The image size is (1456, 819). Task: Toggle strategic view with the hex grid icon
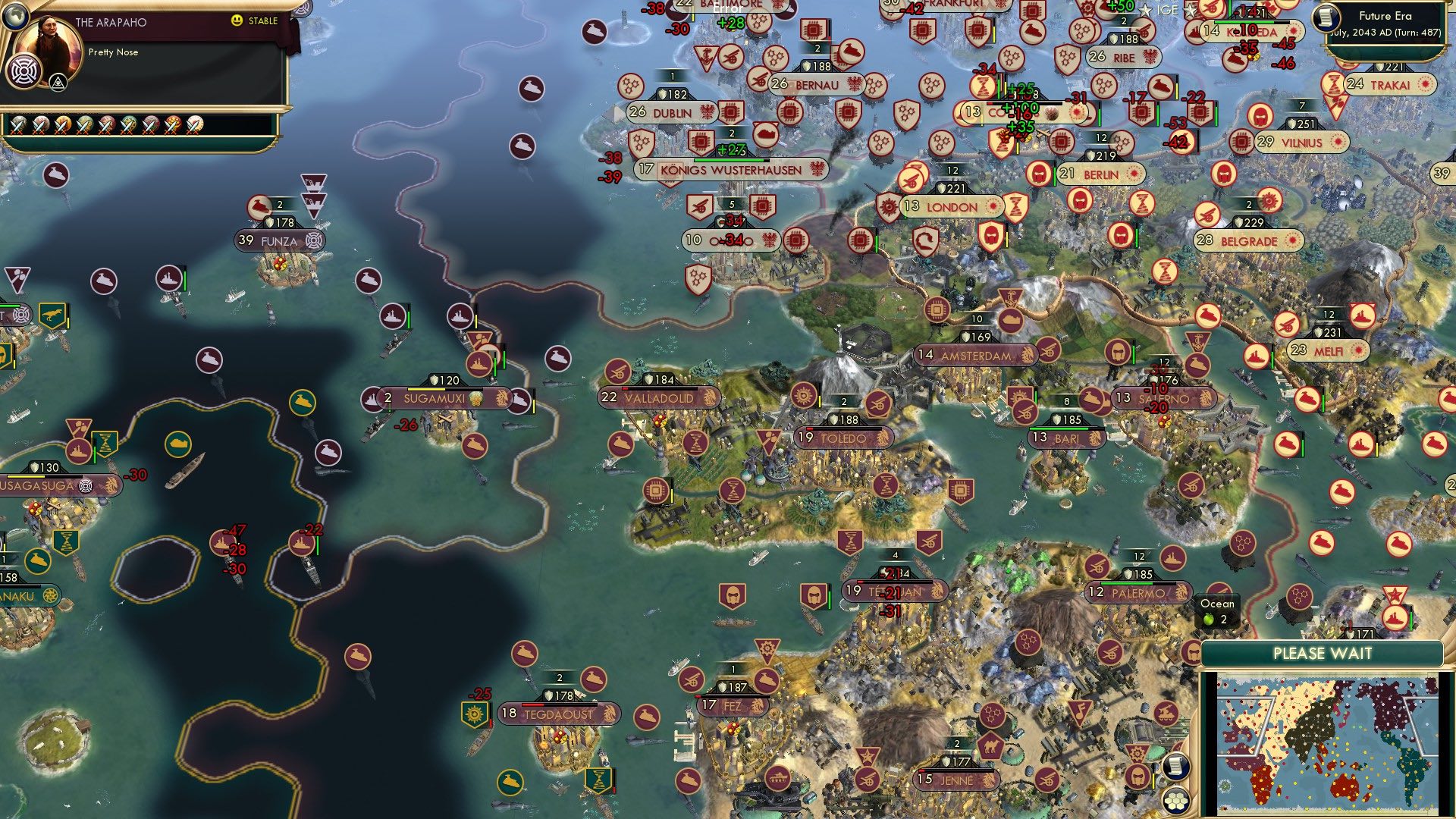(x=1176, y=801)
